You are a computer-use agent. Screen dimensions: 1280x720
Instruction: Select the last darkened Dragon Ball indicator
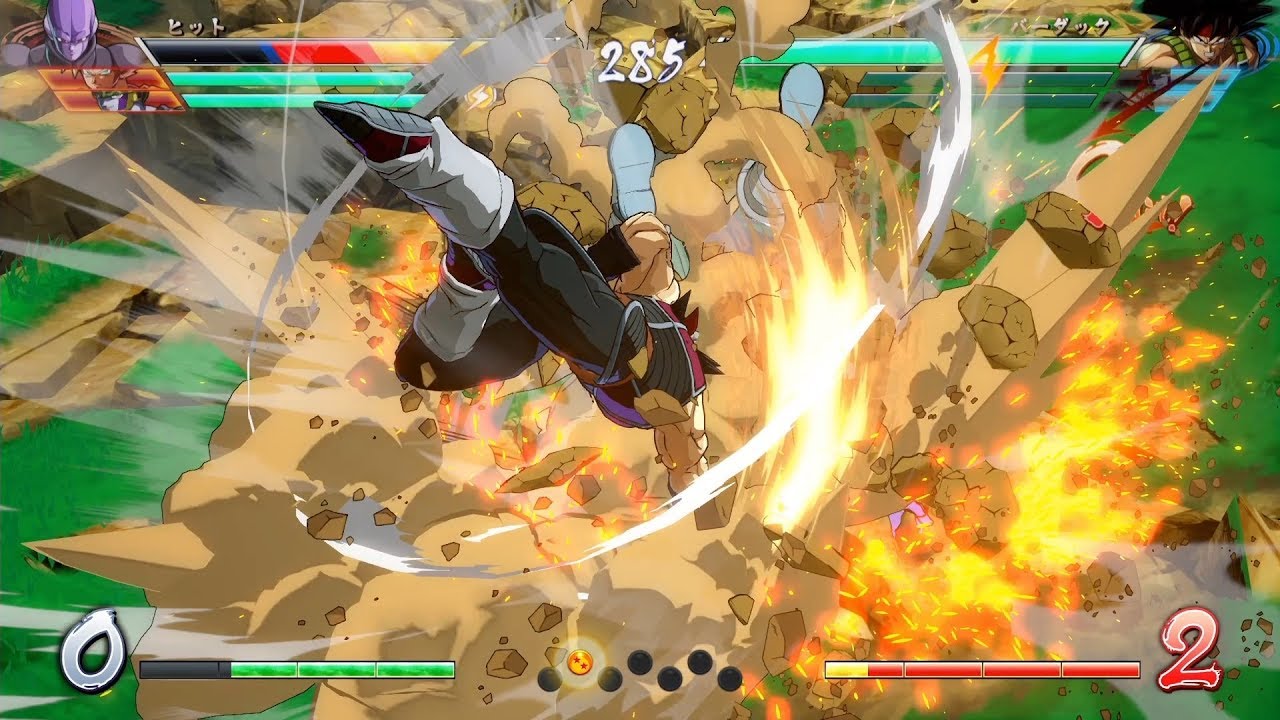729,680
